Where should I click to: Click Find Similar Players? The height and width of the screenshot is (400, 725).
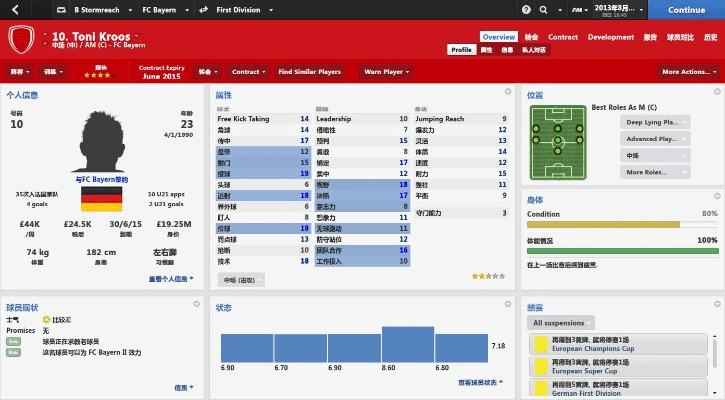tap(309, 72)
